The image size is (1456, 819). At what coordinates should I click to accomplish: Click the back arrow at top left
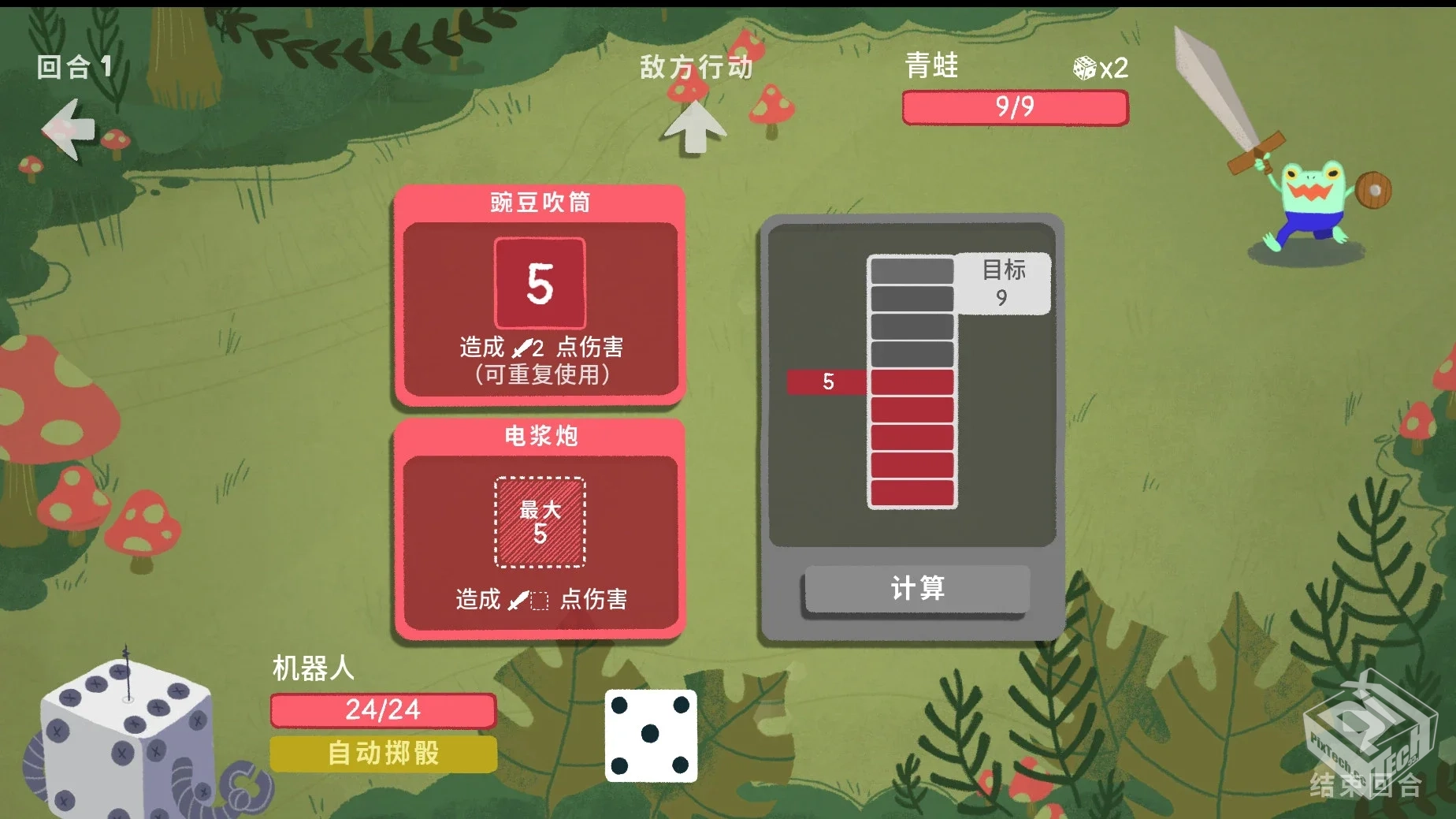(x=67, y=130)
